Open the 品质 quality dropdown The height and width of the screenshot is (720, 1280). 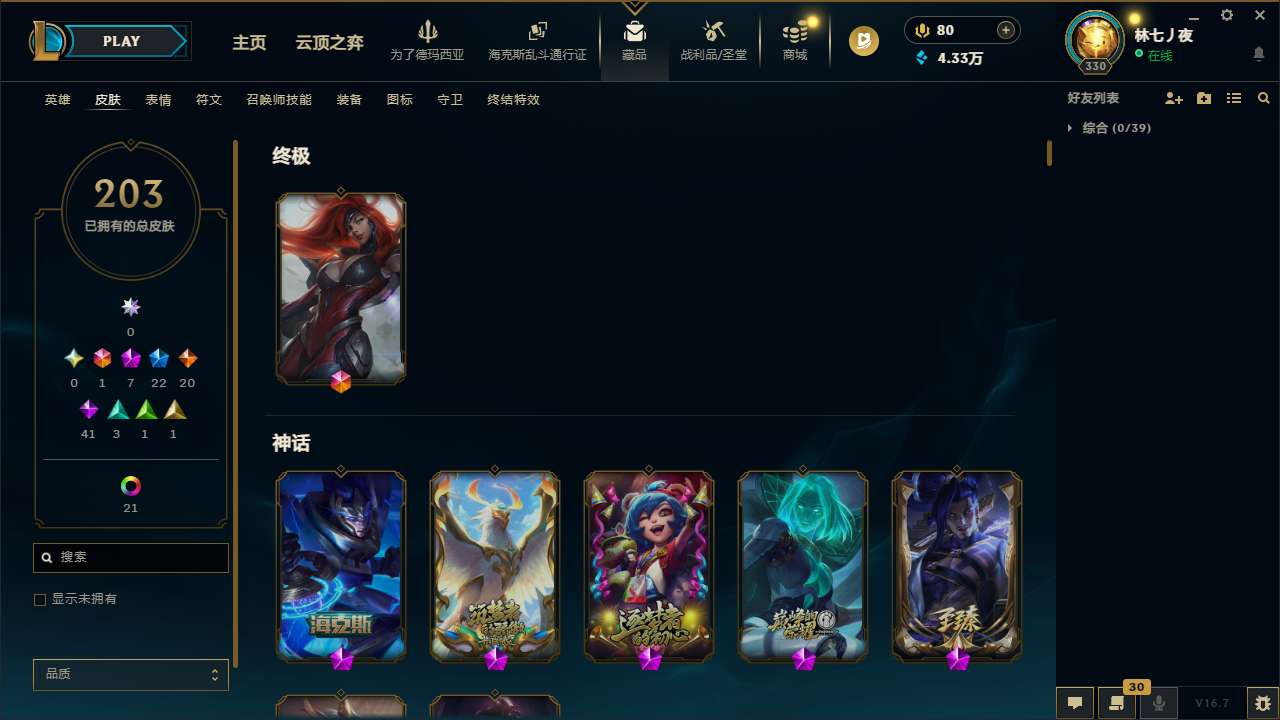click(130, 674)
